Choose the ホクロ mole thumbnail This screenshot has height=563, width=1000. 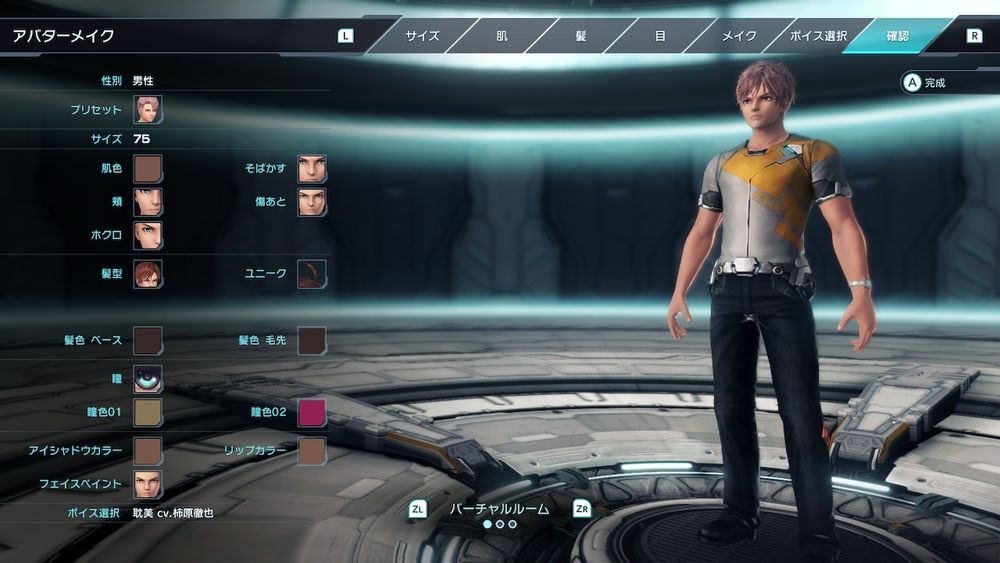tap(148, 235)
